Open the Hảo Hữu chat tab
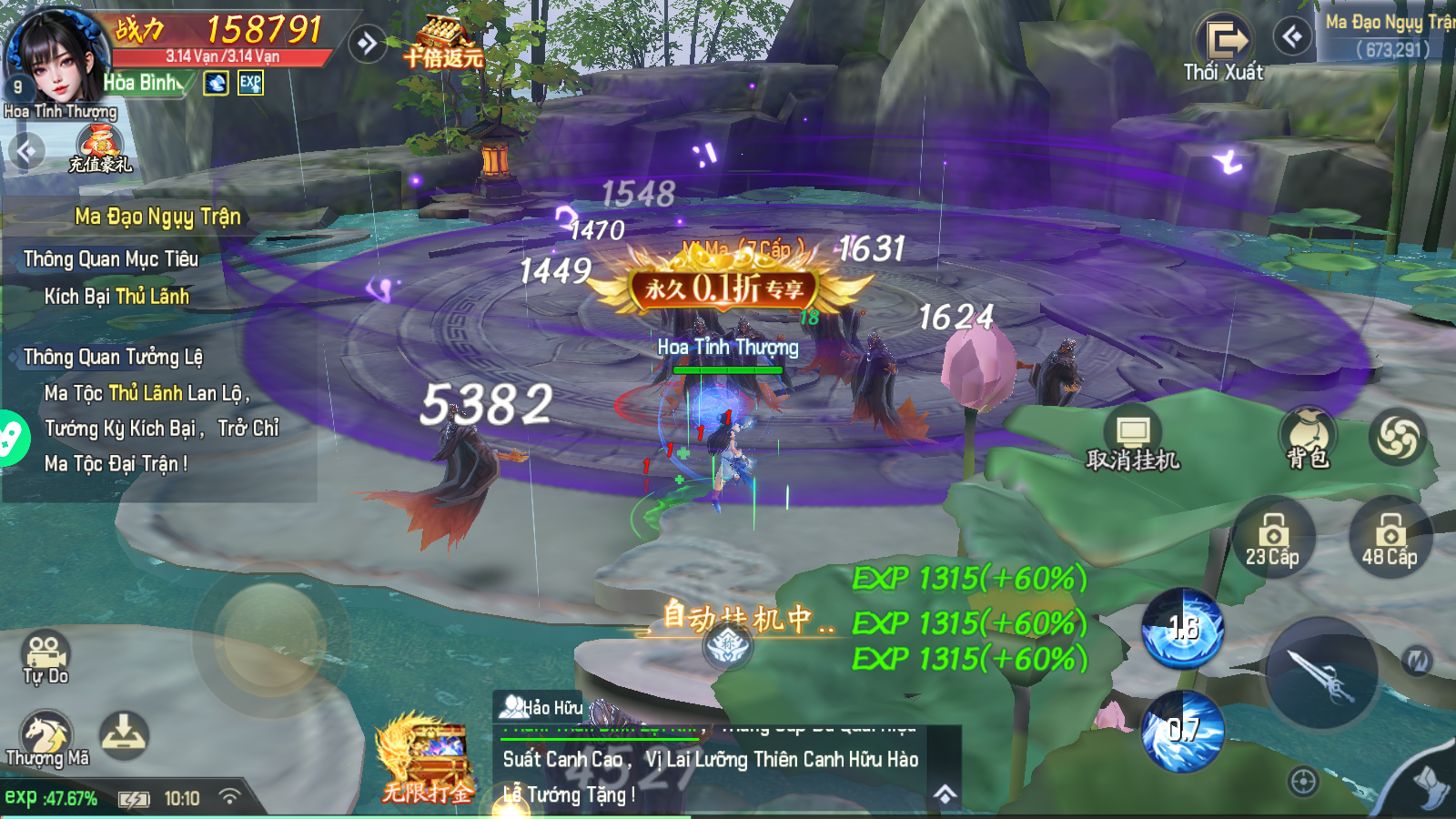Viewport: 1456px width, 819px height. (x=543, y=707)
